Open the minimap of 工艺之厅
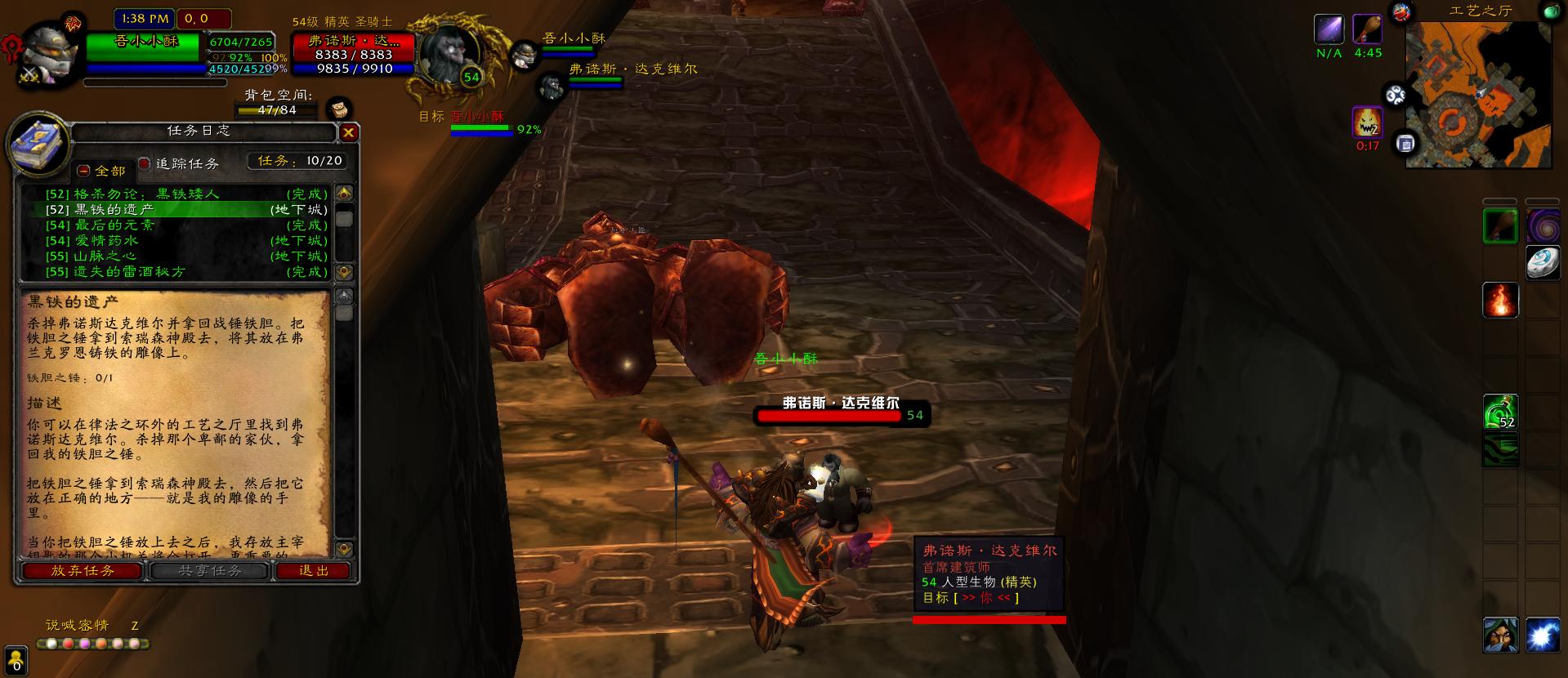This screenshot has height=678, width=1568. coord(1477,94)
